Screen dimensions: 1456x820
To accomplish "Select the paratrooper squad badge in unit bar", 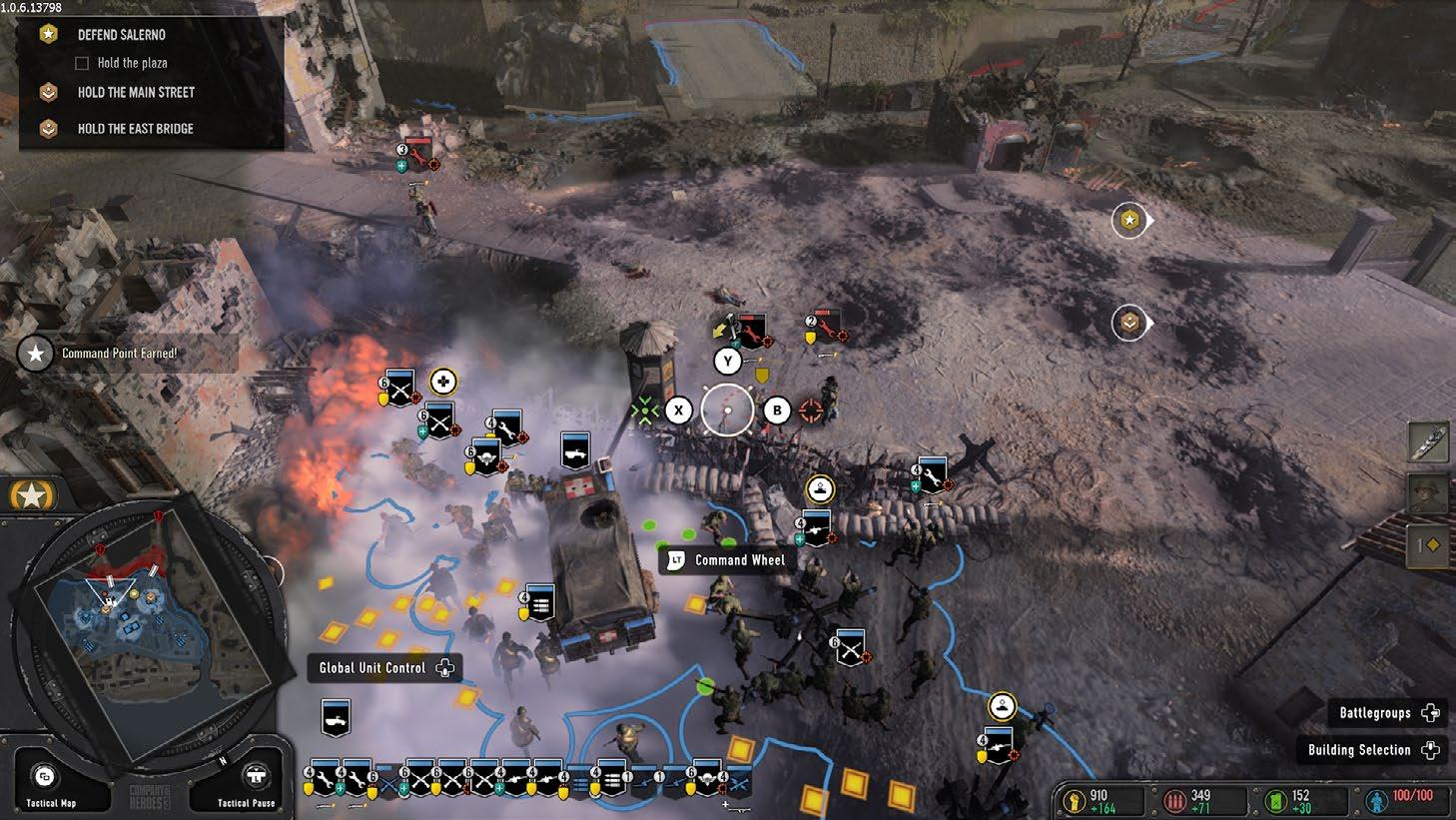I will tap(708, 778).
